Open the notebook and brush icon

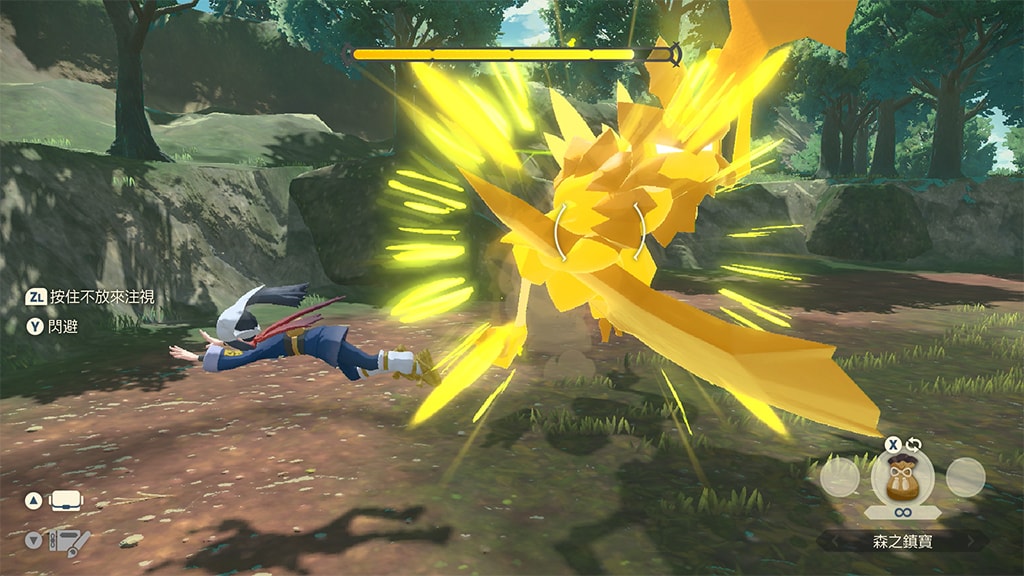click(x=70, y=541)
